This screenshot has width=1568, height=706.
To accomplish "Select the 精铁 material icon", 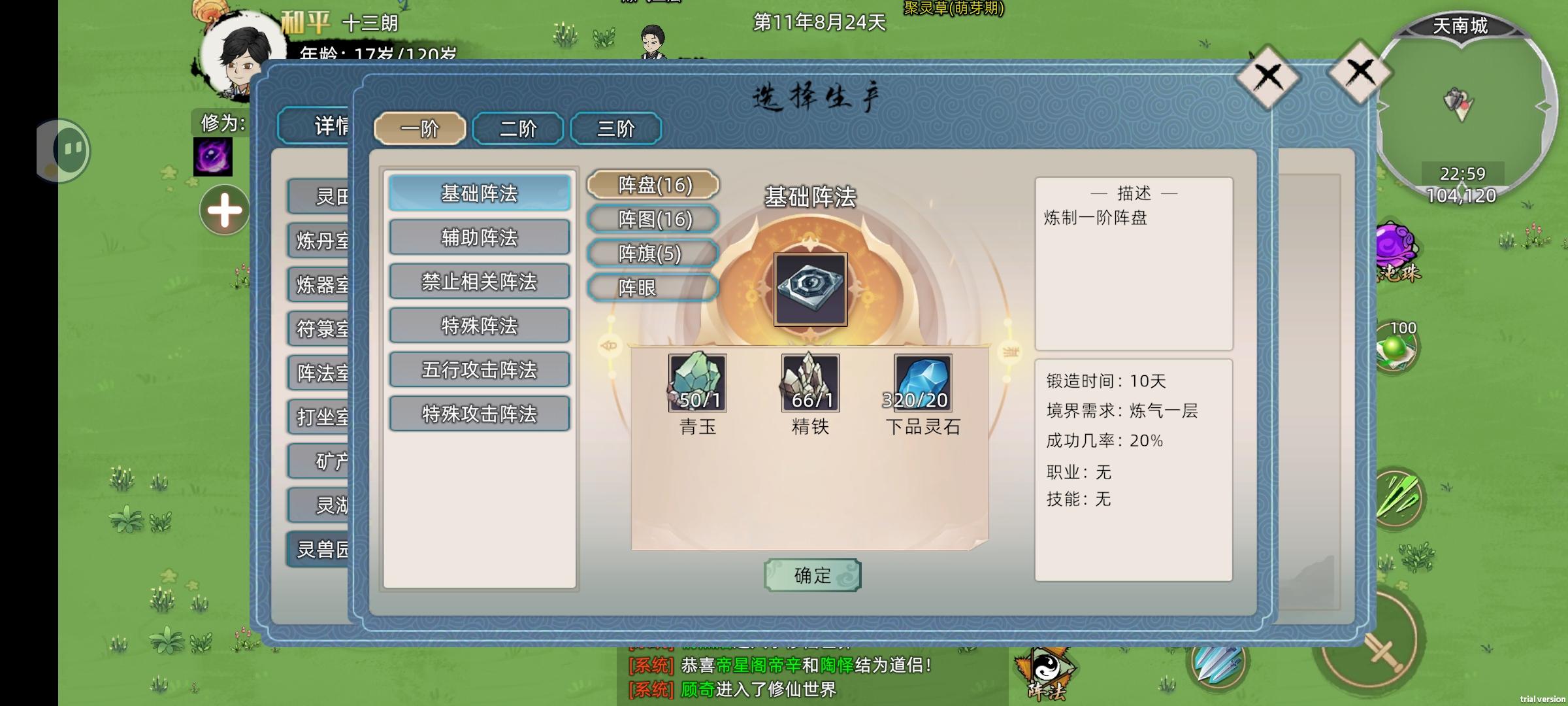I will click(810, 384).
